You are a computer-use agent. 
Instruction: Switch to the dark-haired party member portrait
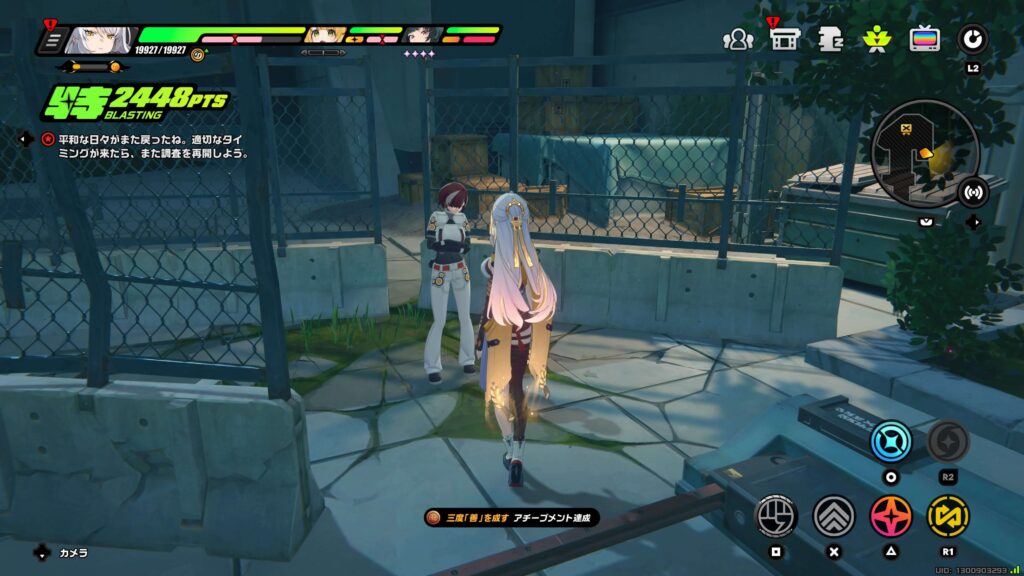(x=422, y=37)
